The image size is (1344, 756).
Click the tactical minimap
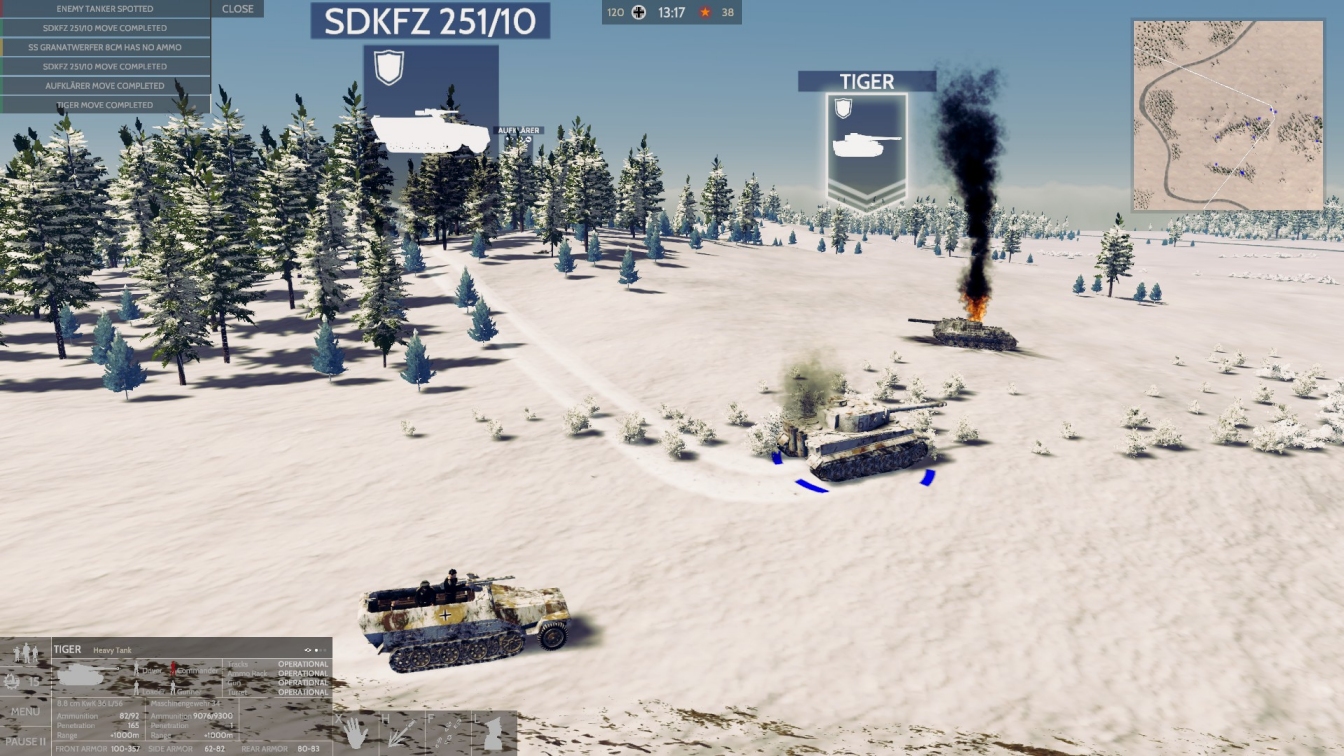[1228, 114]
